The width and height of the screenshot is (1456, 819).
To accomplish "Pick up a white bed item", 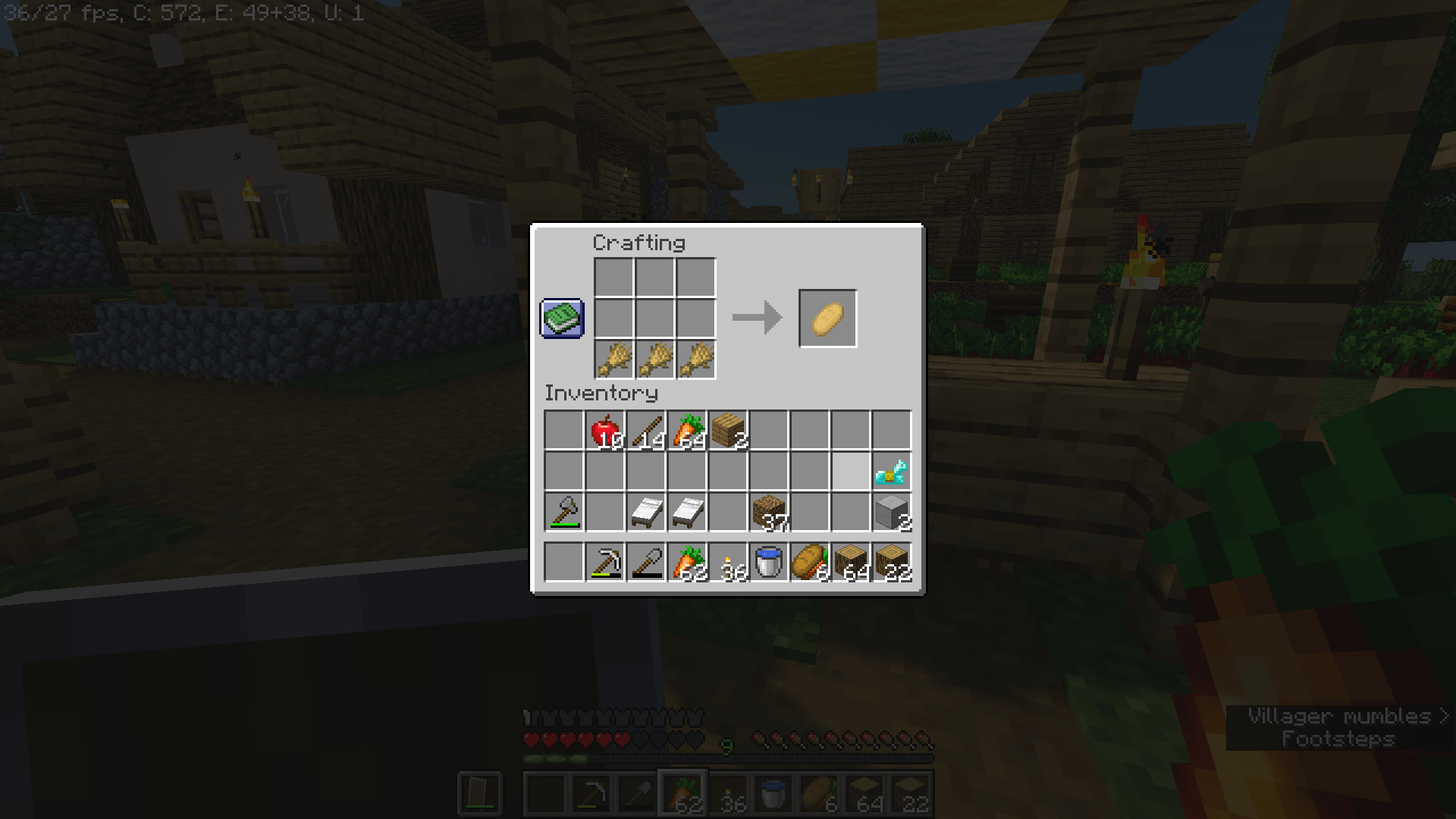I will (645, 512).
